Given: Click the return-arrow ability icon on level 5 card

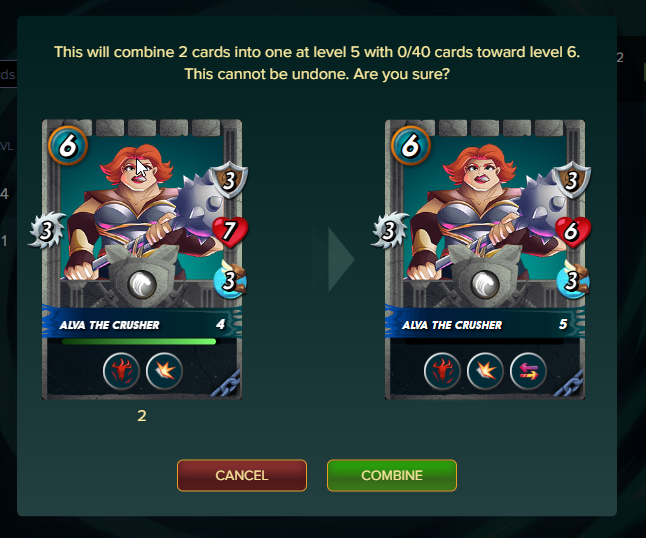Looking at the screenshot, I should (x=528, y=372).
